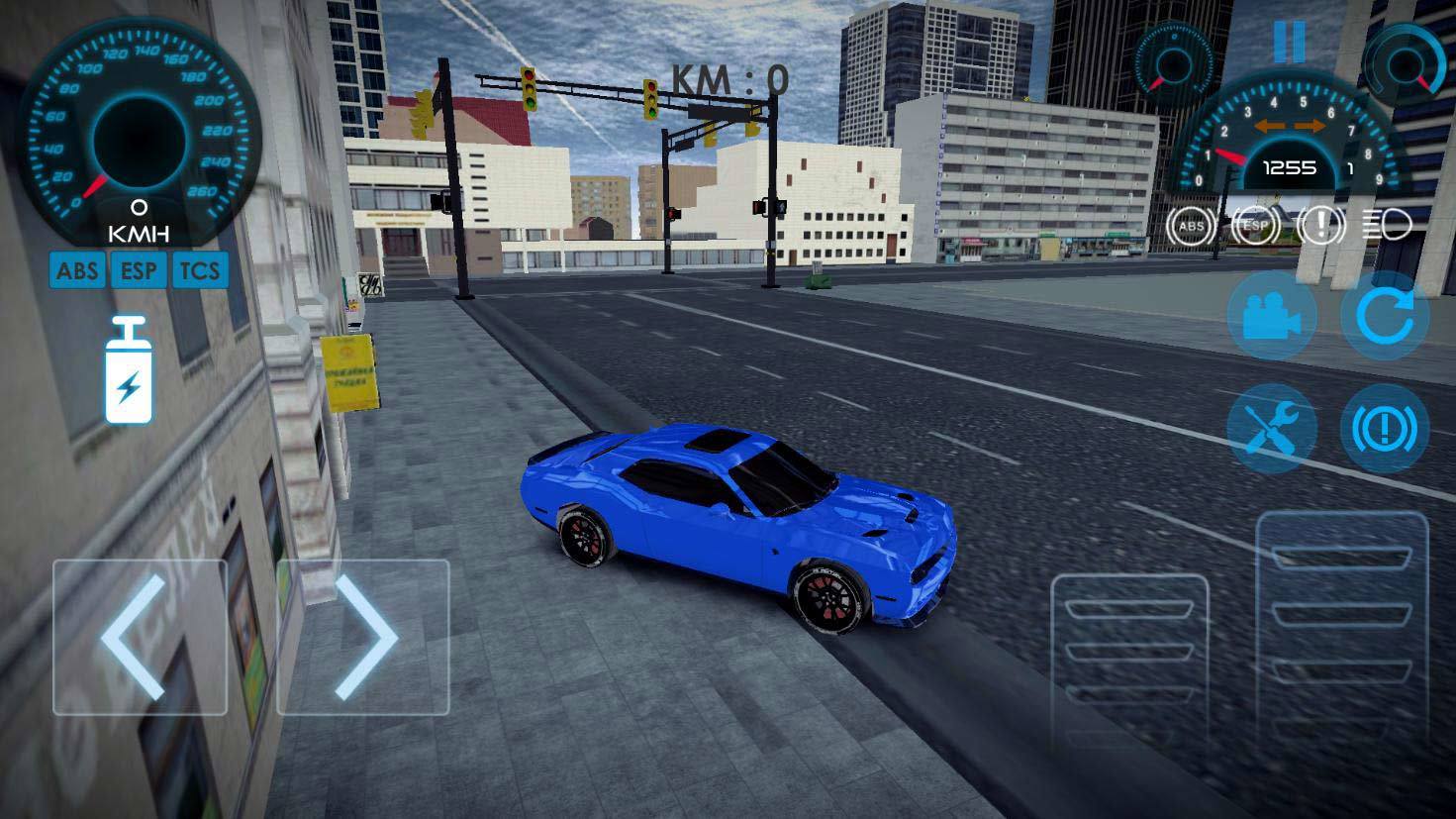Open the wrench and screwdriver repair menu
This screenshot has width=1456, height=819.
pyautogui.click(x=1272, y=429)
